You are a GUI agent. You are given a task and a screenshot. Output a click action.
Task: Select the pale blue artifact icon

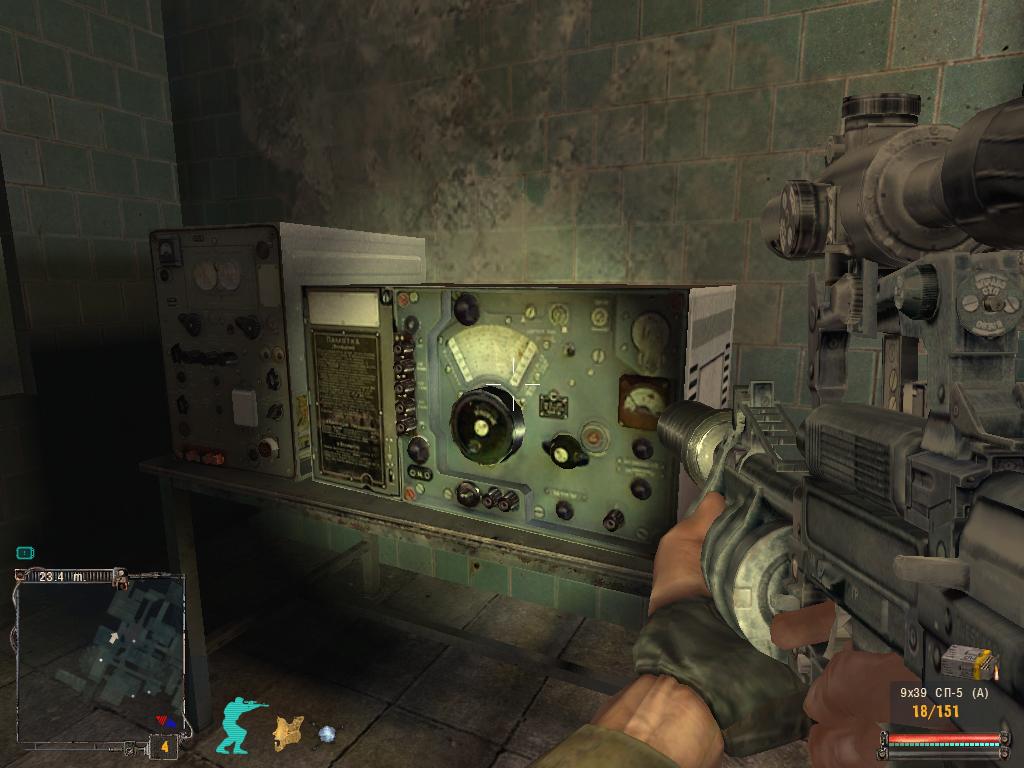point(326,735)
